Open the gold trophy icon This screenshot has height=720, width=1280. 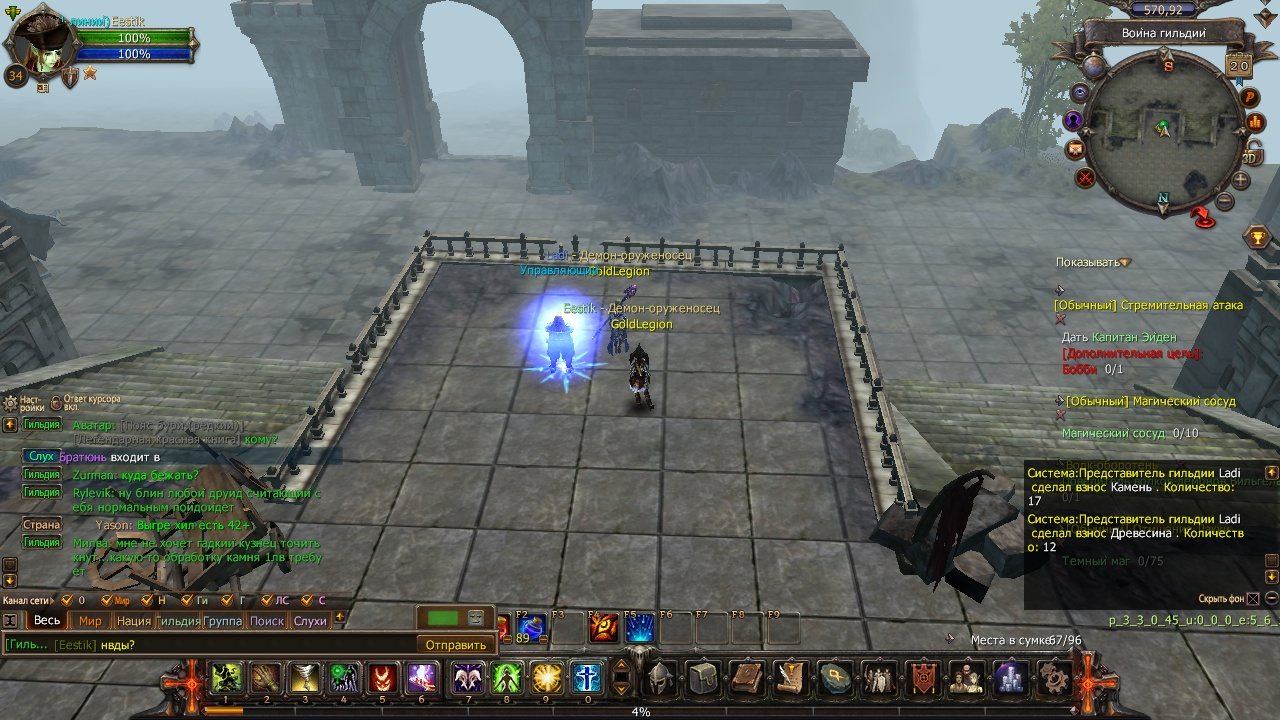click(1258, 237)
